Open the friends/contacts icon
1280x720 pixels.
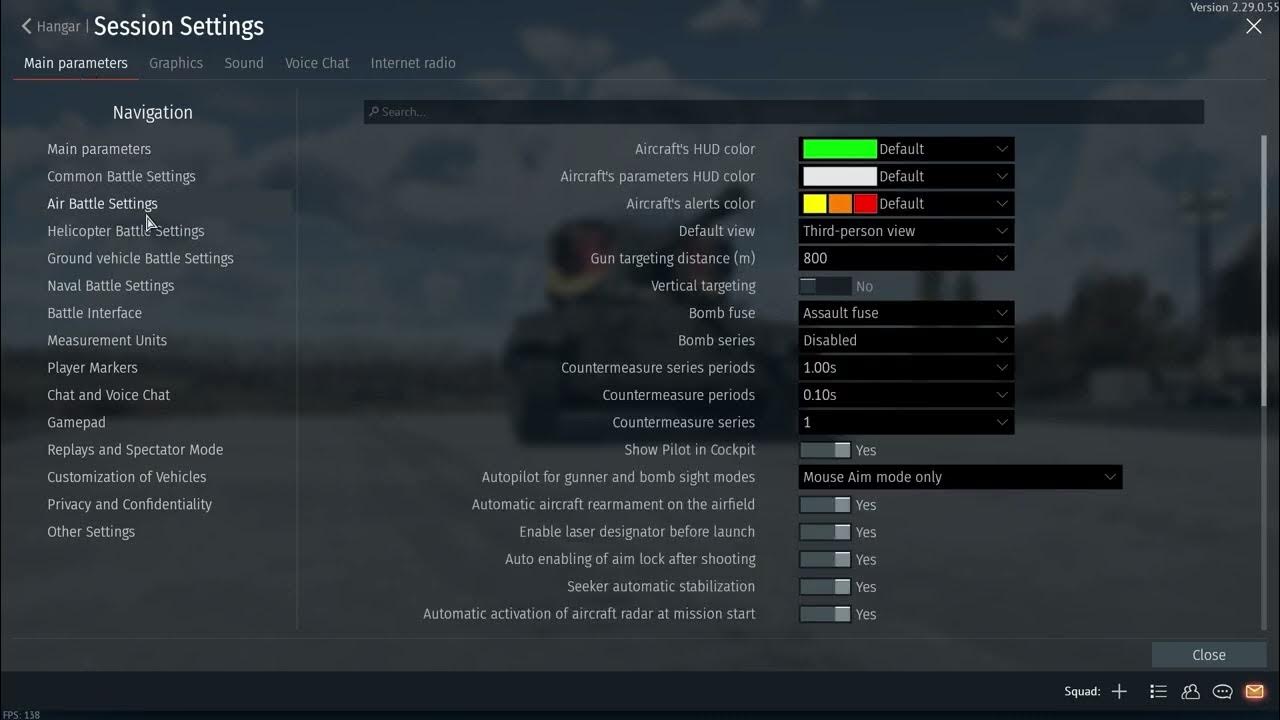click(1190, 691)
